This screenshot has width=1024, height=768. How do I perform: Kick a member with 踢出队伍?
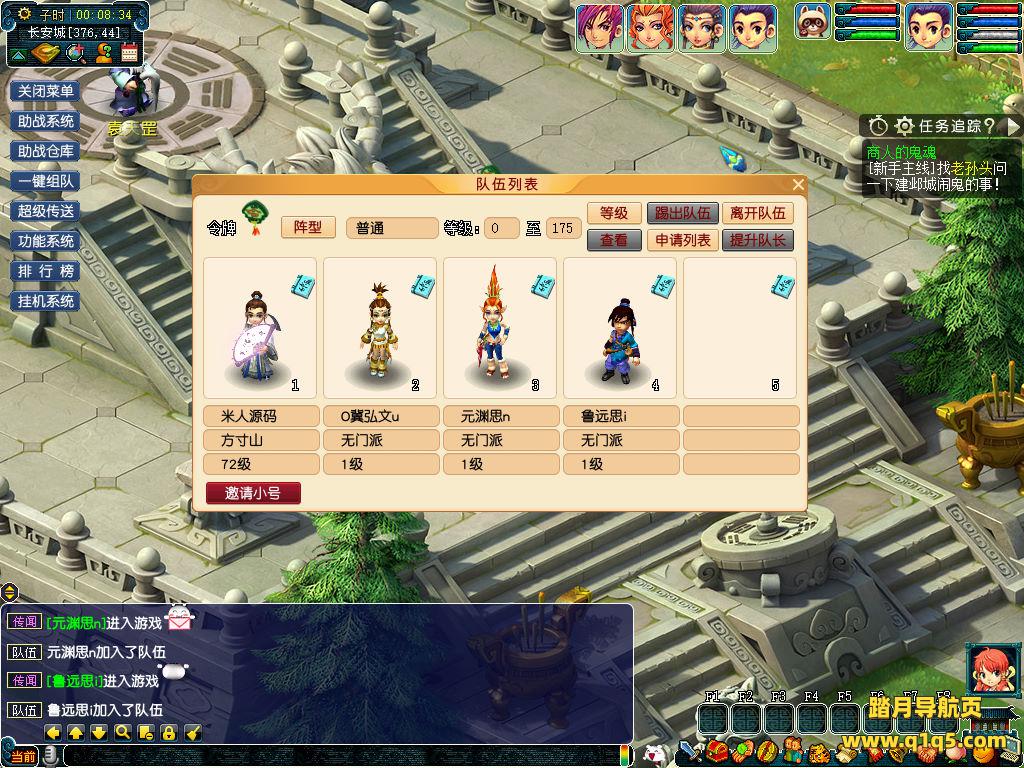point(683,213)
